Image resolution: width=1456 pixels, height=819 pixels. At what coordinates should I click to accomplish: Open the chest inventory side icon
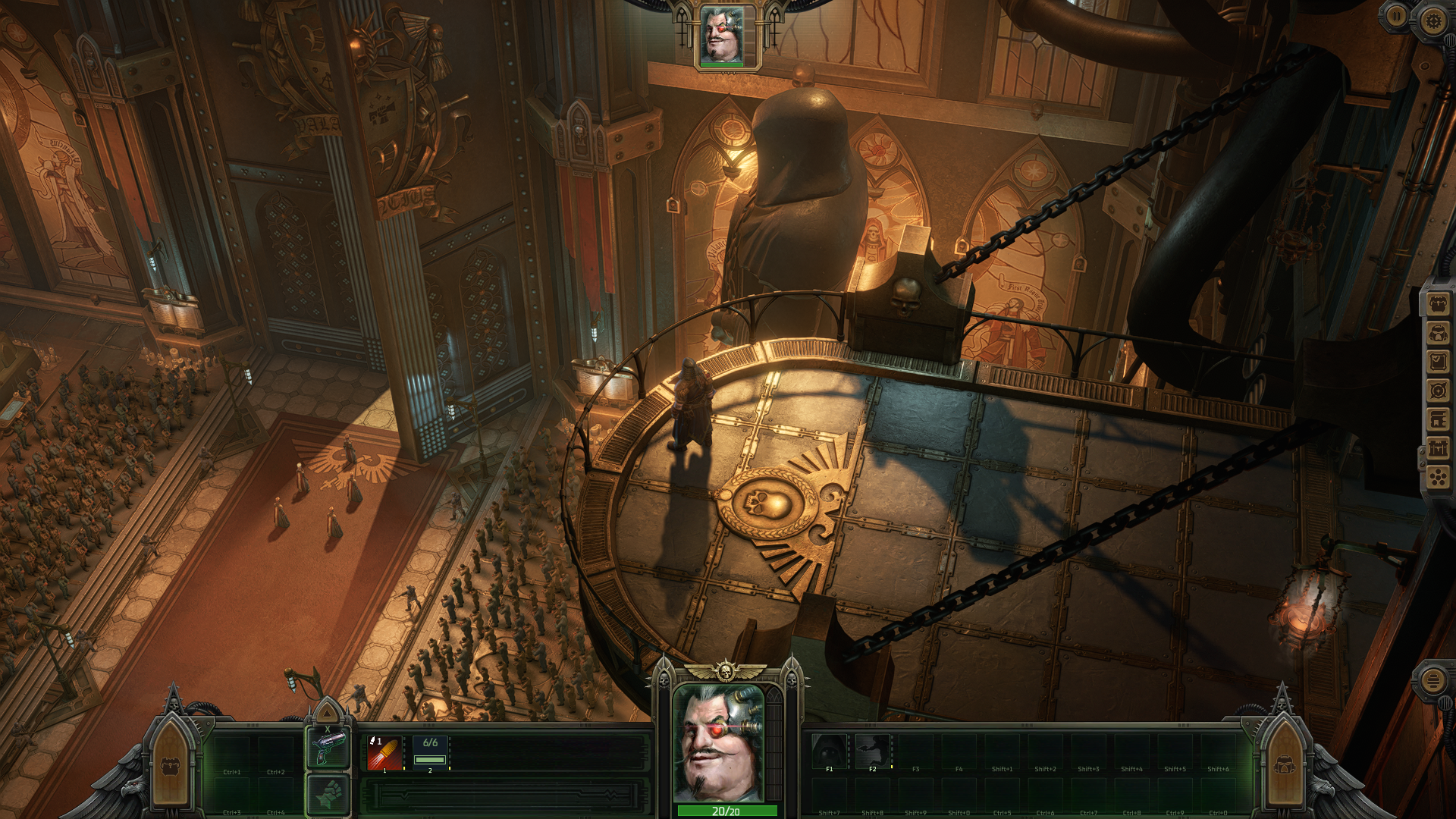[1439, 305]
